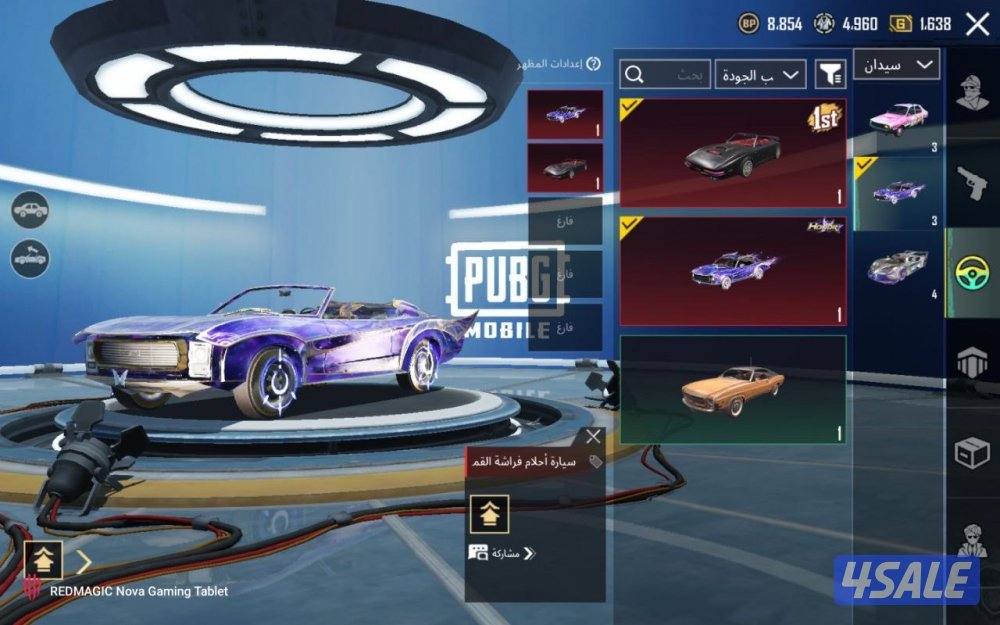Select the black convertible 1st skin
The width and height of the screenshot is (1000, 625).
[733, 152]
